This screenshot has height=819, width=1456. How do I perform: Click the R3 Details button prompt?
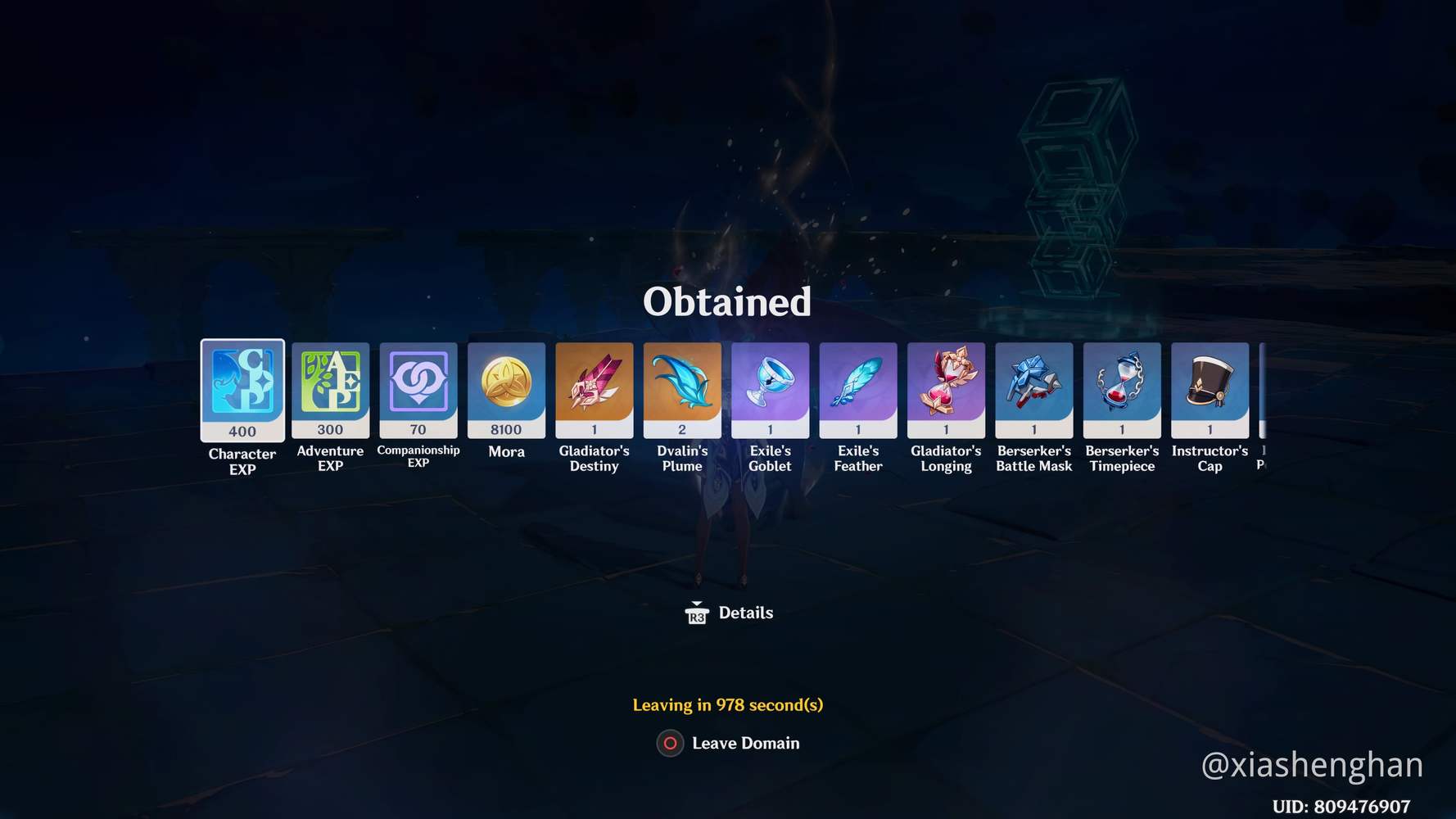tap(695, 613)
